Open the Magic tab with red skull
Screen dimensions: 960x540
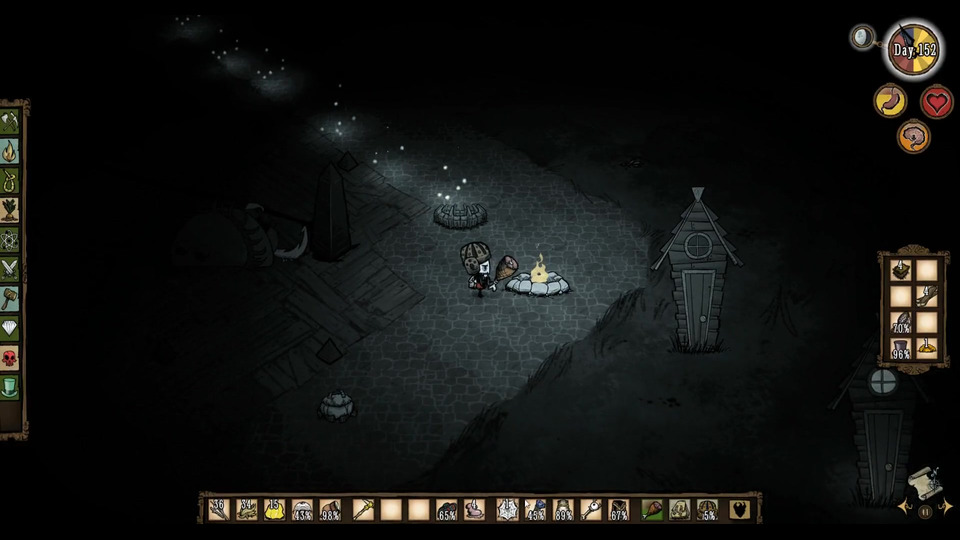pos(11,357)
